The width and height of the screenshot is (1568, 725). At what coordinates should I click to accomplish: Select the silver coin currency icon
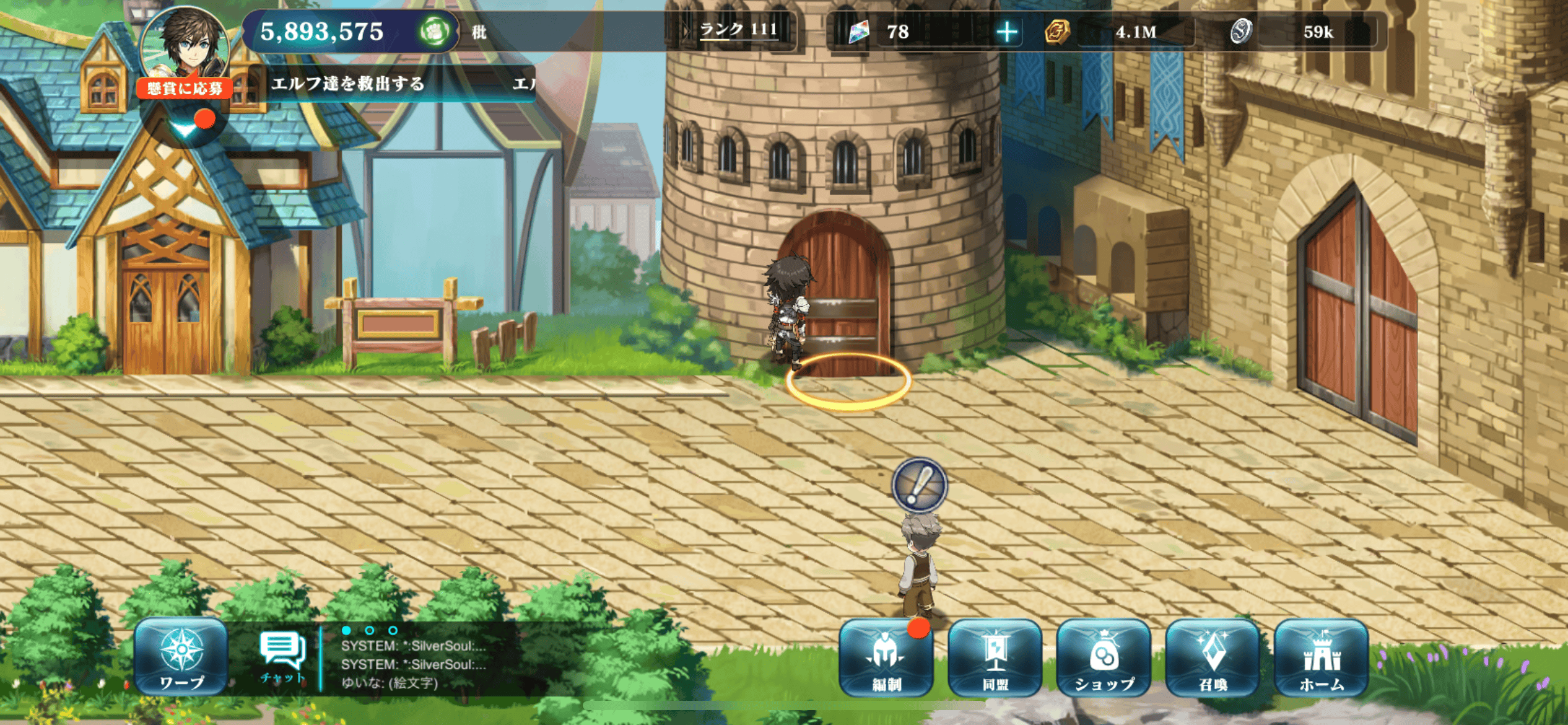[1240, 32]
